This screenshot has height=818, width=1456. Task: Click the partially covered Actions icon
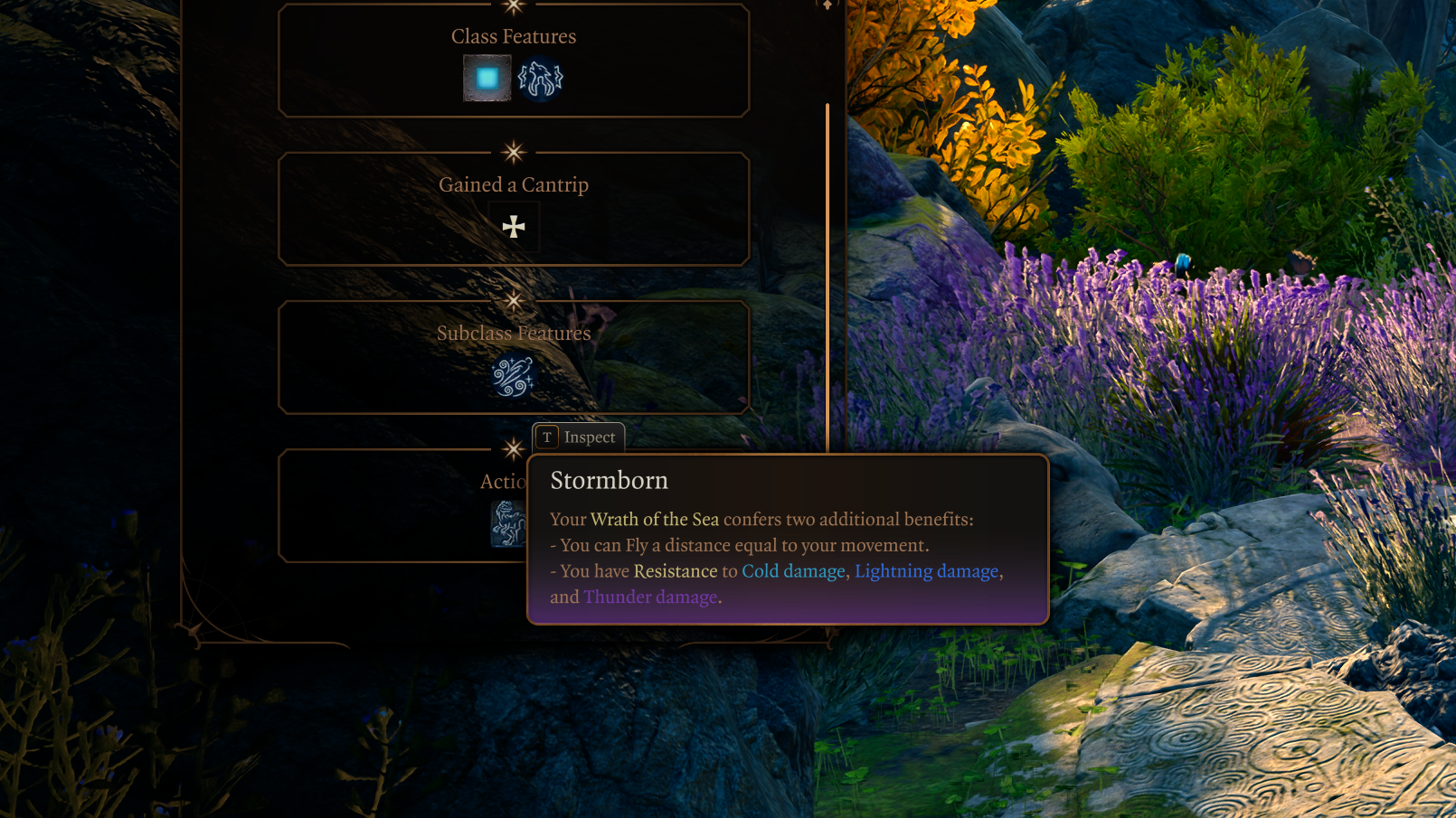(x=507, y=524)
